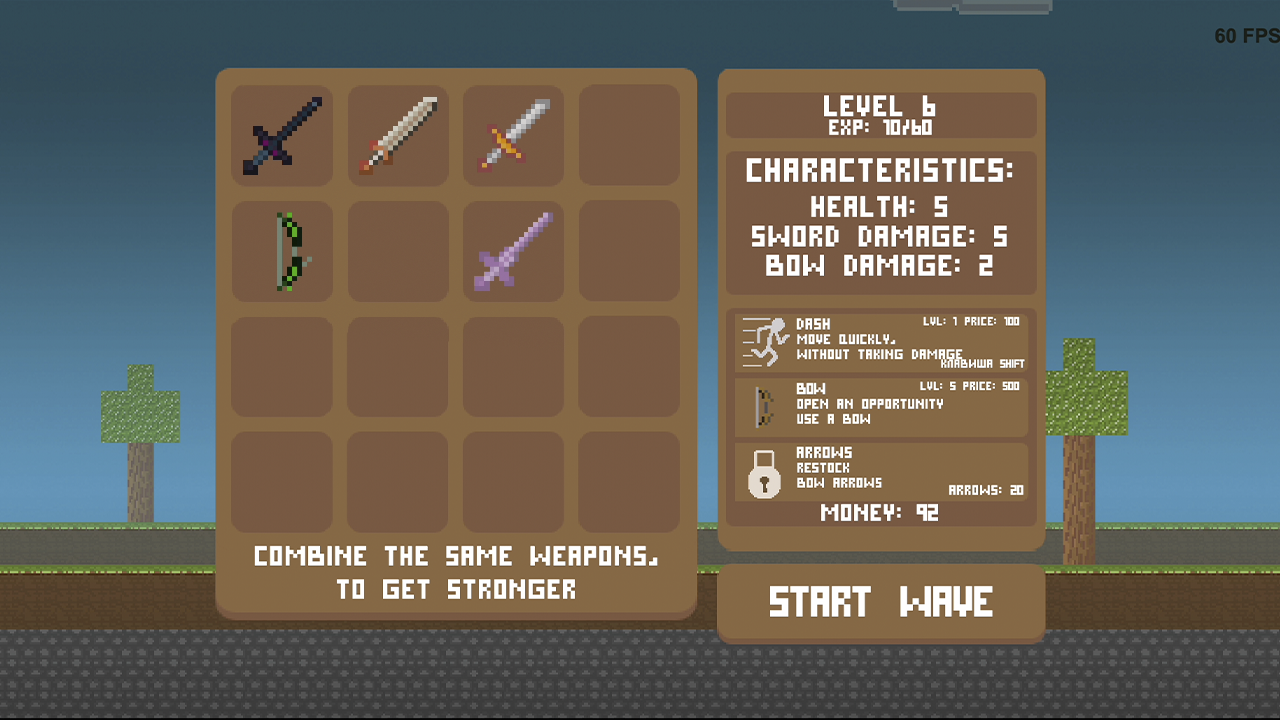The width and height of the screenshot is (1280, 720).
Task: Select the green bow in the inventory
Action: point(282,251)
